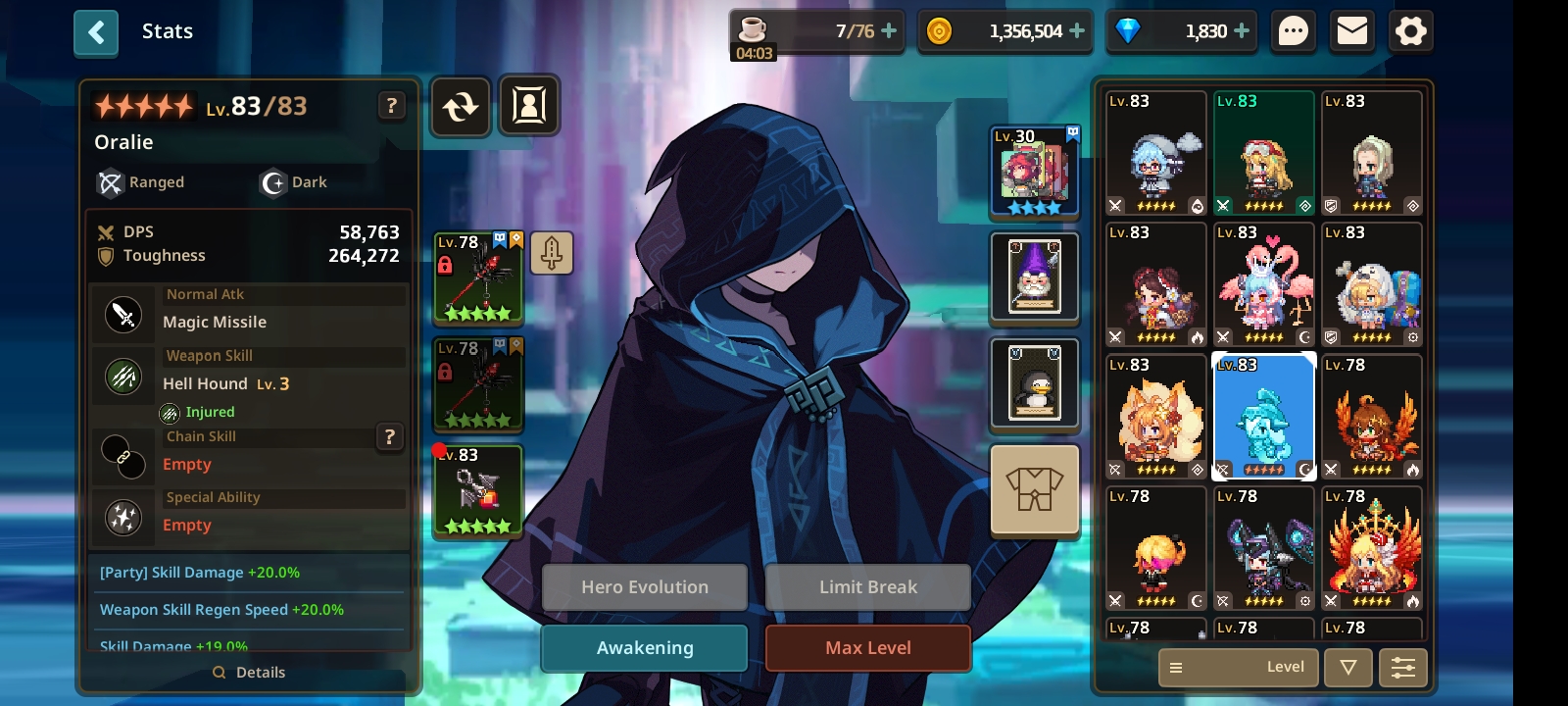
Task: Toggle the hero list layout menu icon
Action: coord(1175,667)
